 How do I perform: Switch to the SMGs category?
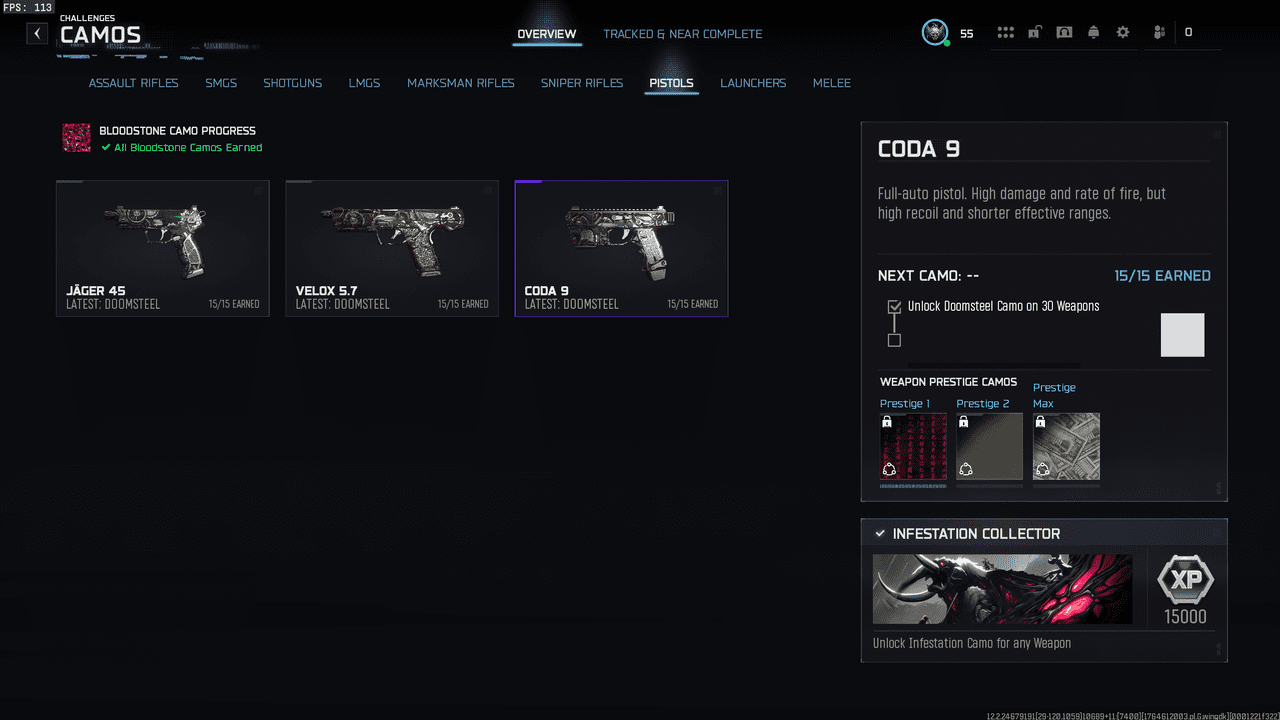click(221, 83)
